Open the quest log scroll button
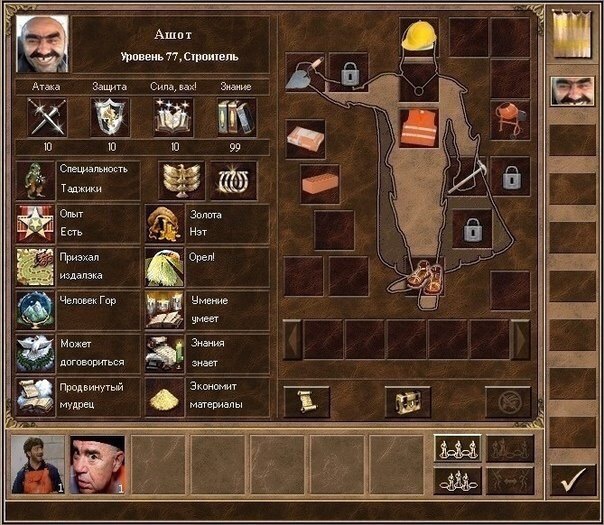The image size is (604, 525). point(306,401)
